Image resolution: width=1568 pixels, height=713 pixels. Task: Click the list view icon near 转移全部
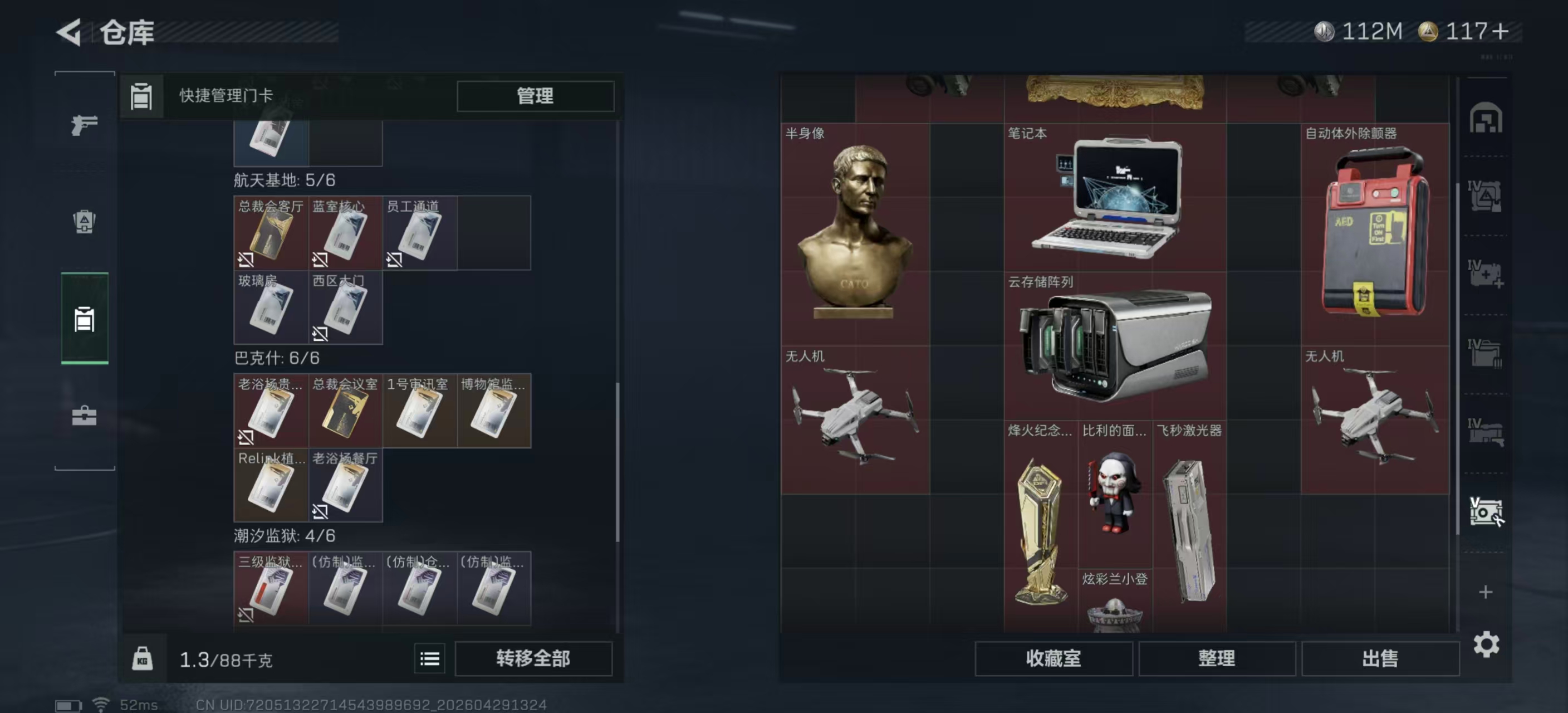pyautogui.click(x=430, y=659)
